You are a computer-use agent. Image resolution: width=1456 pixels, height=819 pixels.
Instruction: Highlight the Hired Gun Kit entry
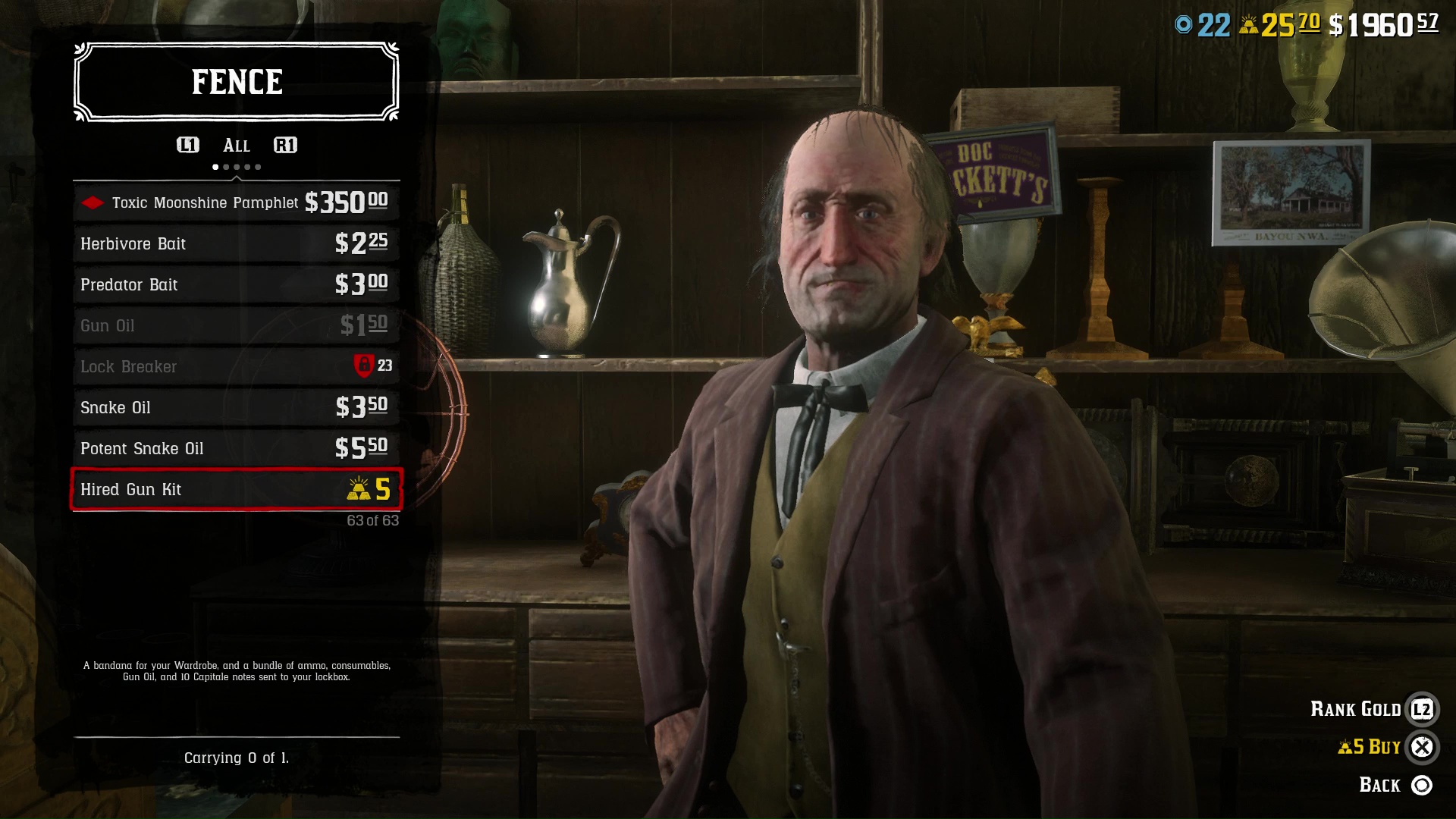(236, 489)
